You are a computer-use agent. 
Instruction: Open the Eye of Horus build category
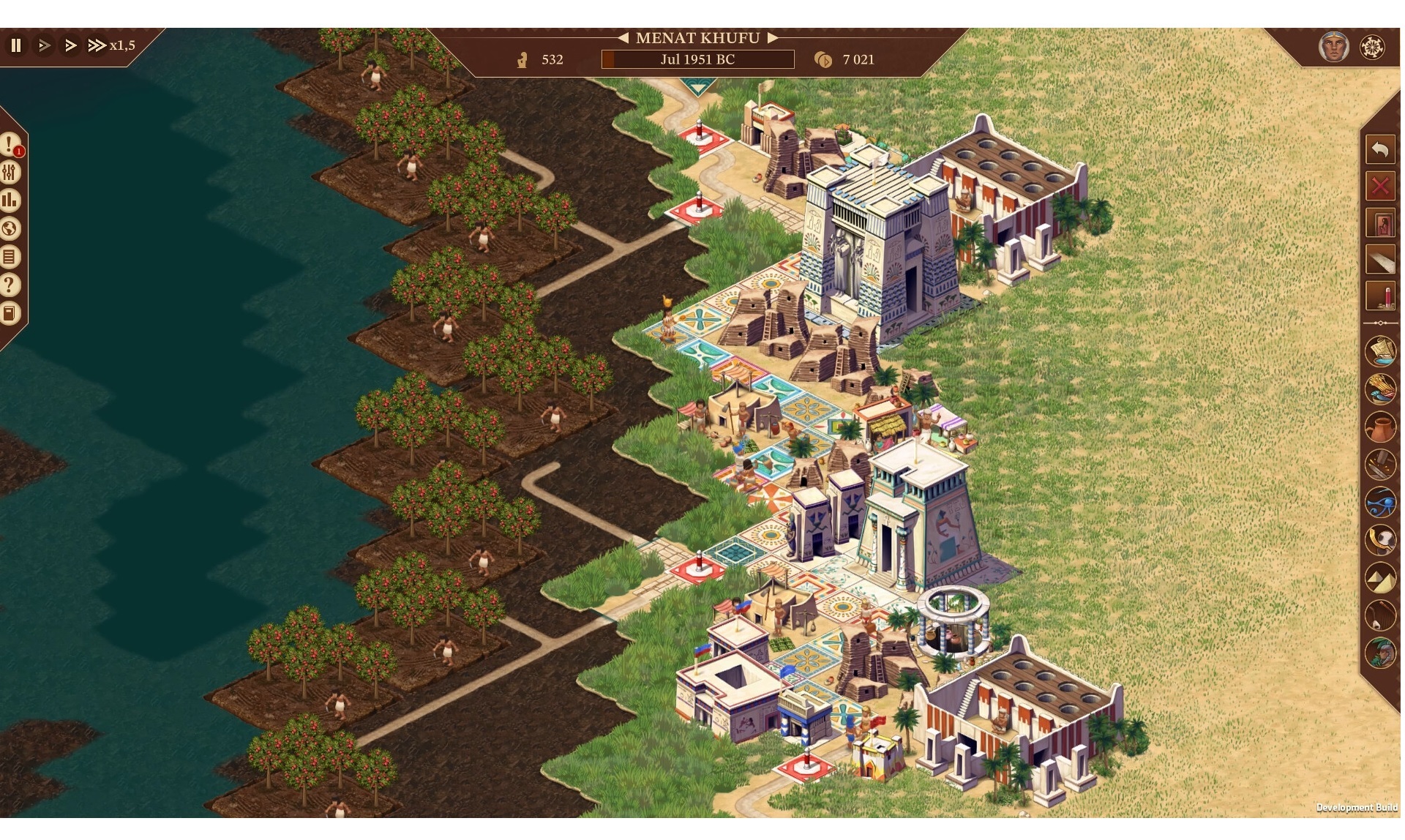pos(1380,503)
